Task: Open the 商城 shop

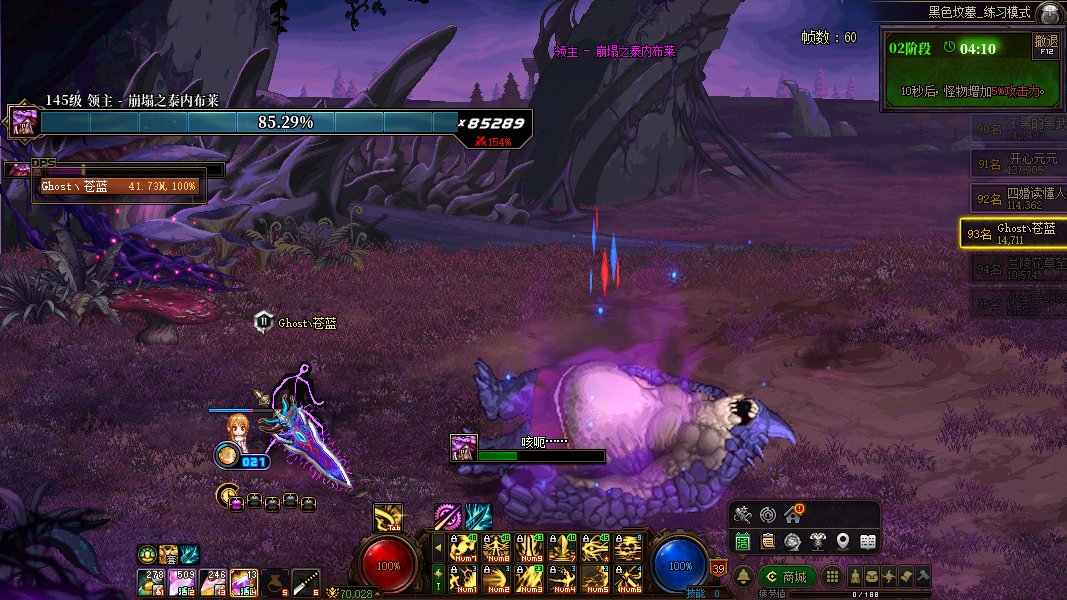Action: (787, 577)
